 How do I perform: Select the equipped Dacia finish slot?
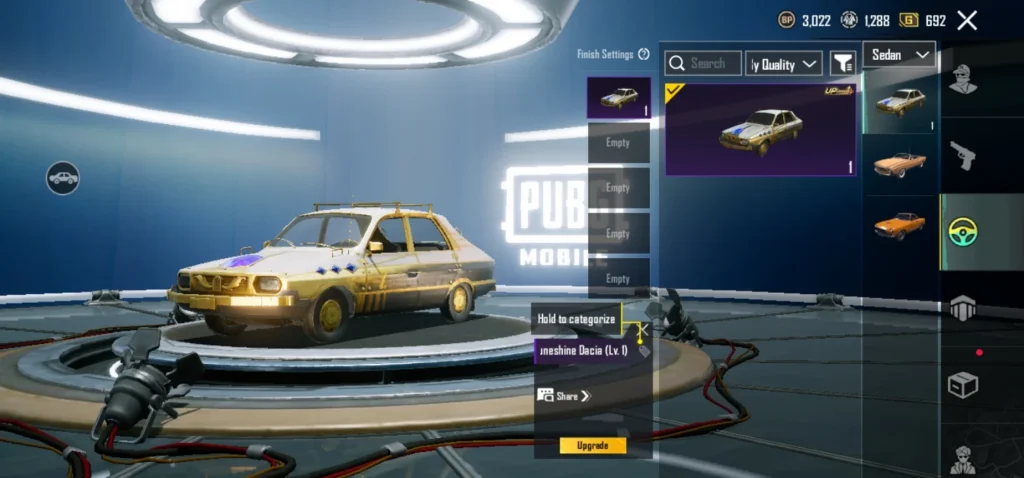(618, 98)
